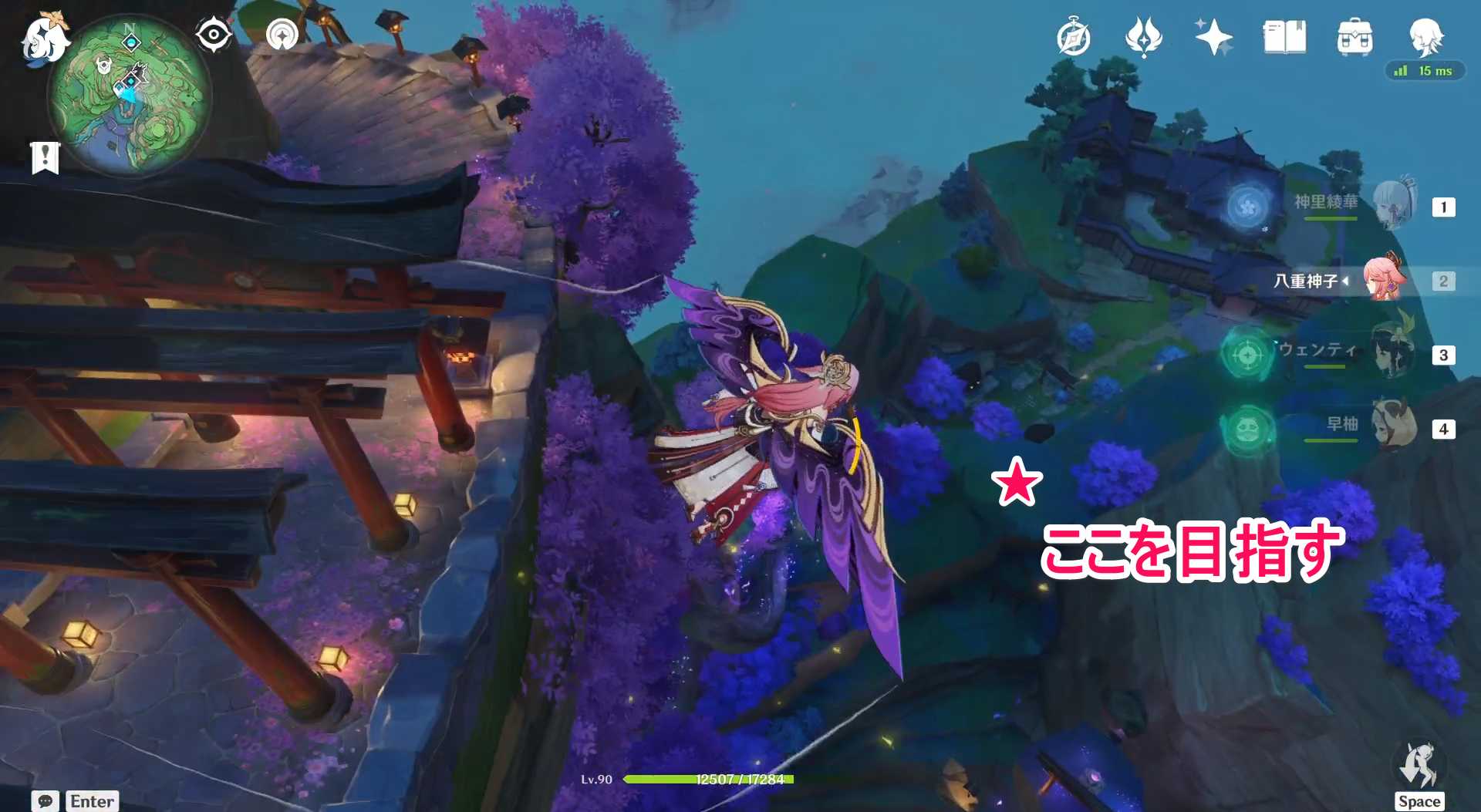Toggle the elemental sight eye icon
Screen dimensions: 1481x812
point(213,35)
